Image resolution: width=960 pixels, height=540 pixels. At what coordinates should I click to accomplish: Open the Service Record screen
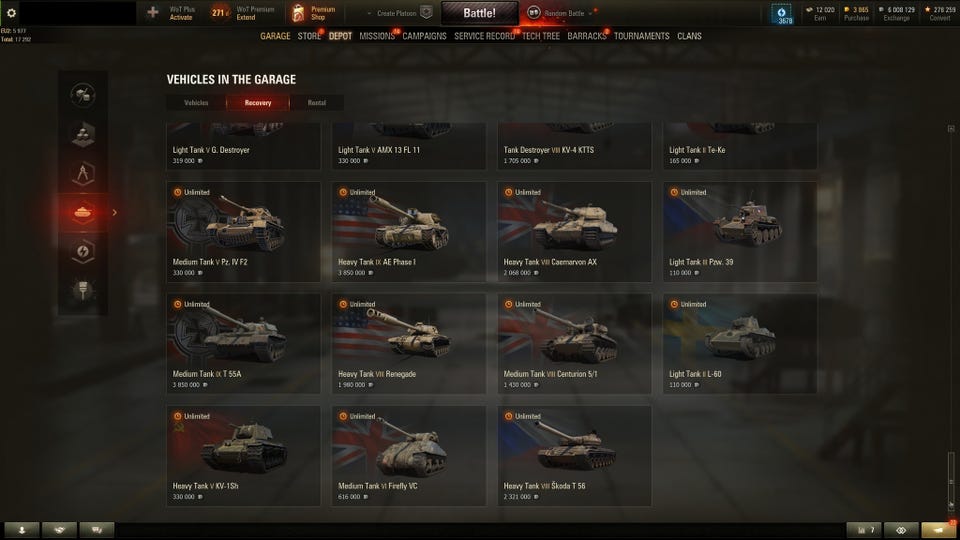pos(484,36)
